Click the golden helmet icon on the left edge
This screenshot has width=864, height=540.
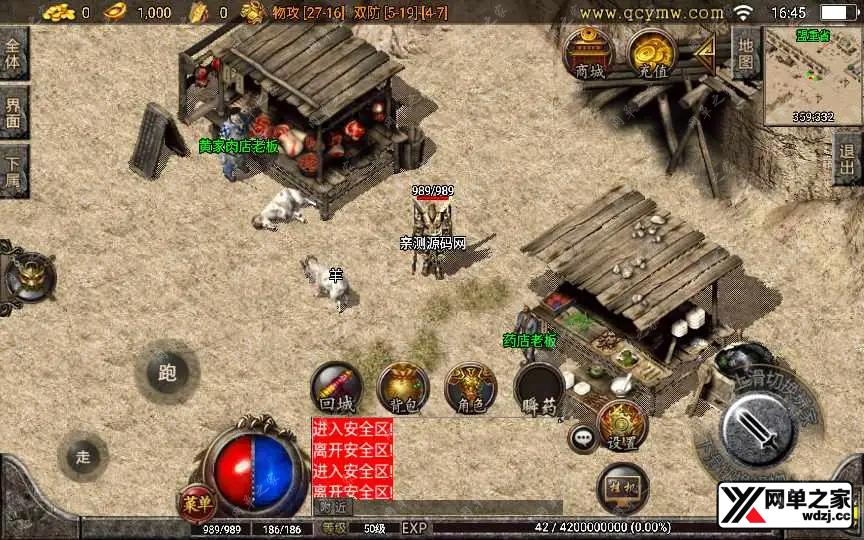[x=31, y=276]
